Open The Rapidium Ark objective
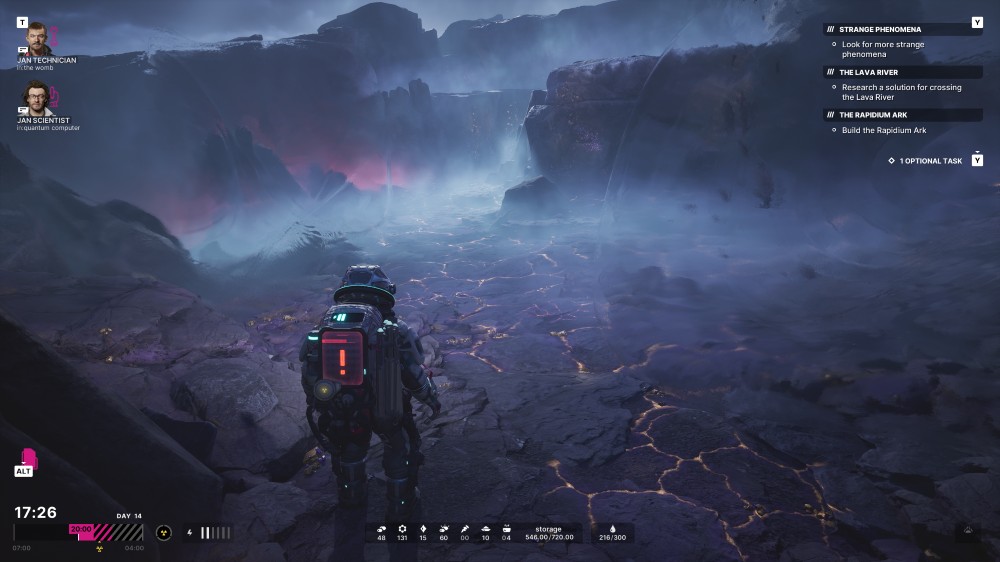Screen dimensions: 1000x562 873,115
